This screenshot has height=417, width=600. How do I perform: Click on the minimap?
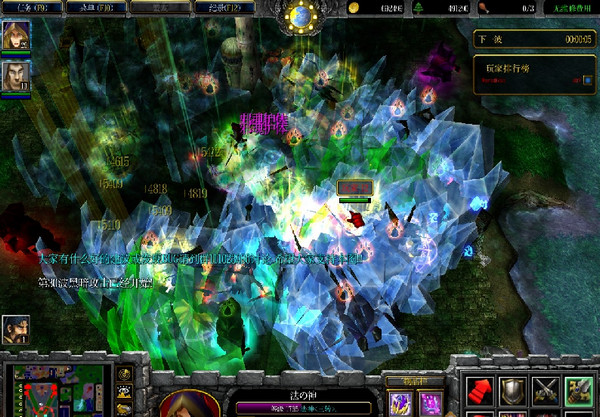pos(55,392)
